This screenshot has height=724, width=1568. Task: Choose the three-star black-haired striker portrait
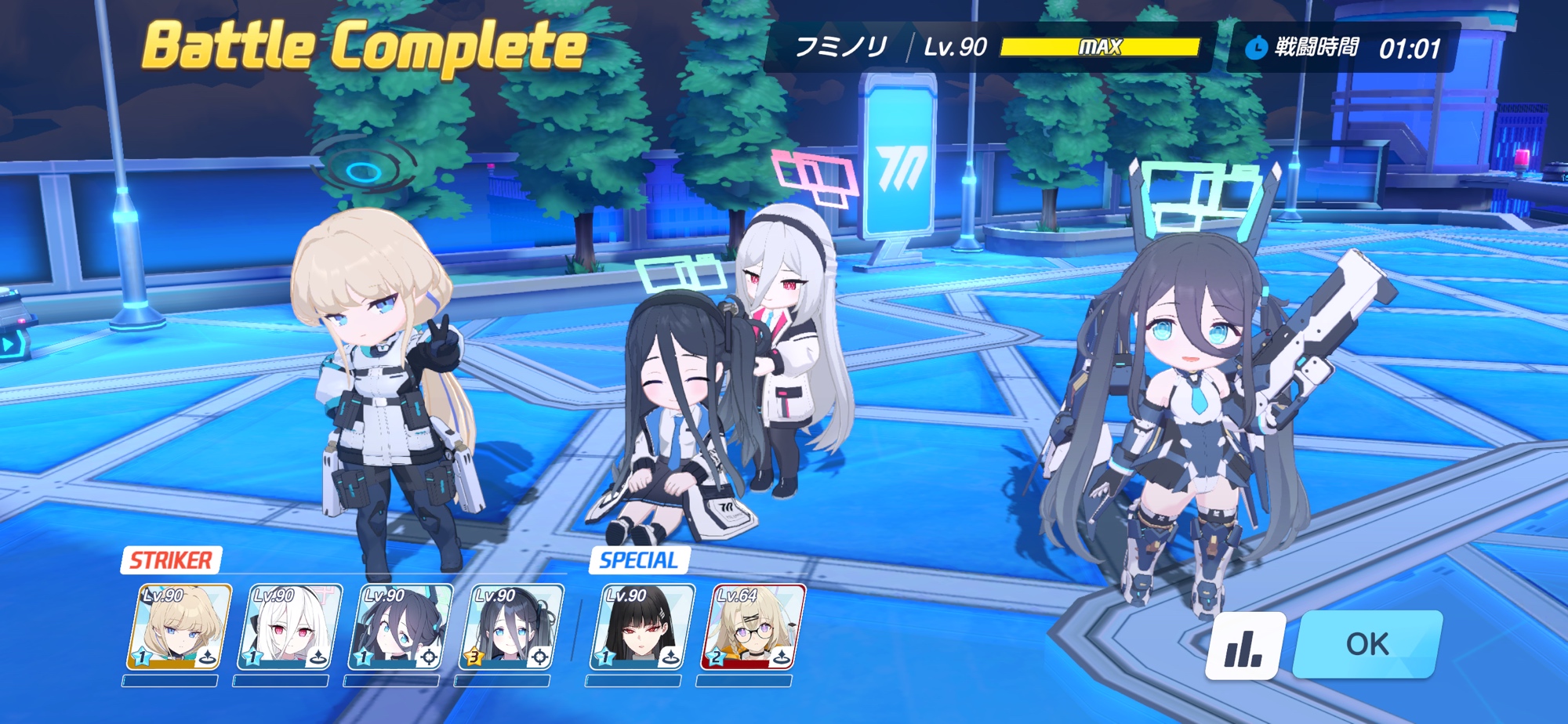(x=510, y=628)
